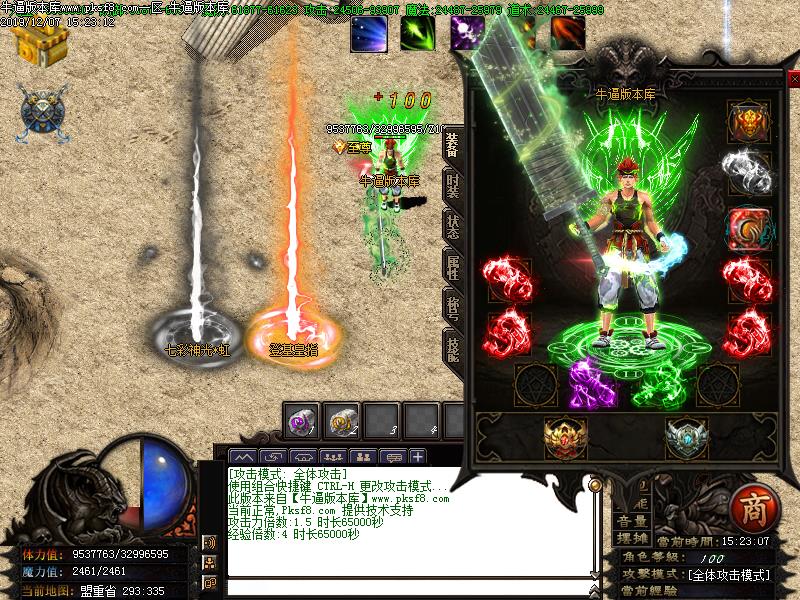Use the item in hotbar slot 2
This screenshot has width=800, height=600.
pos(344,420)
